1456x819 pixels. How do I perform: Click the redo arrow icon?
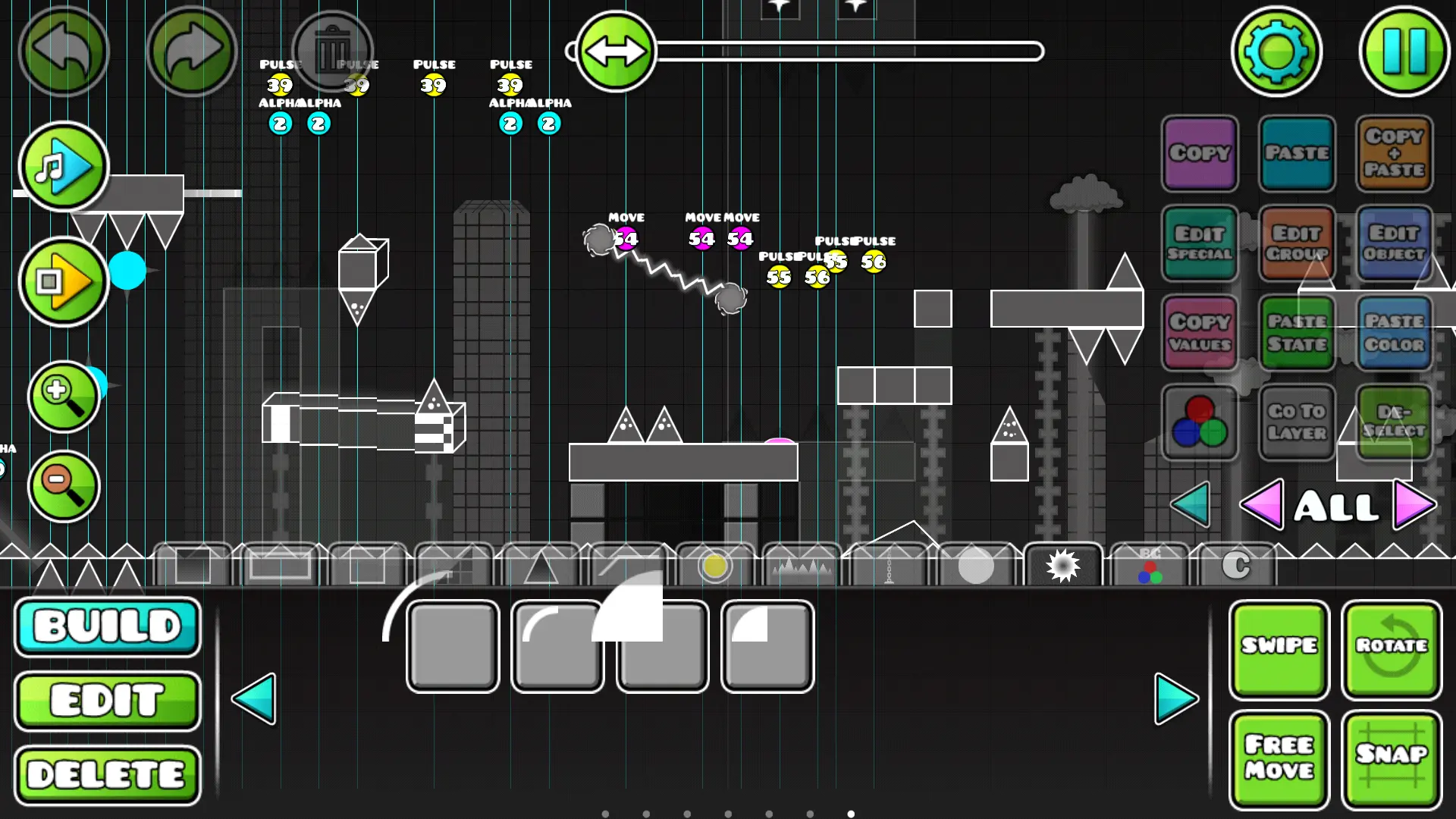pos(192,51)
